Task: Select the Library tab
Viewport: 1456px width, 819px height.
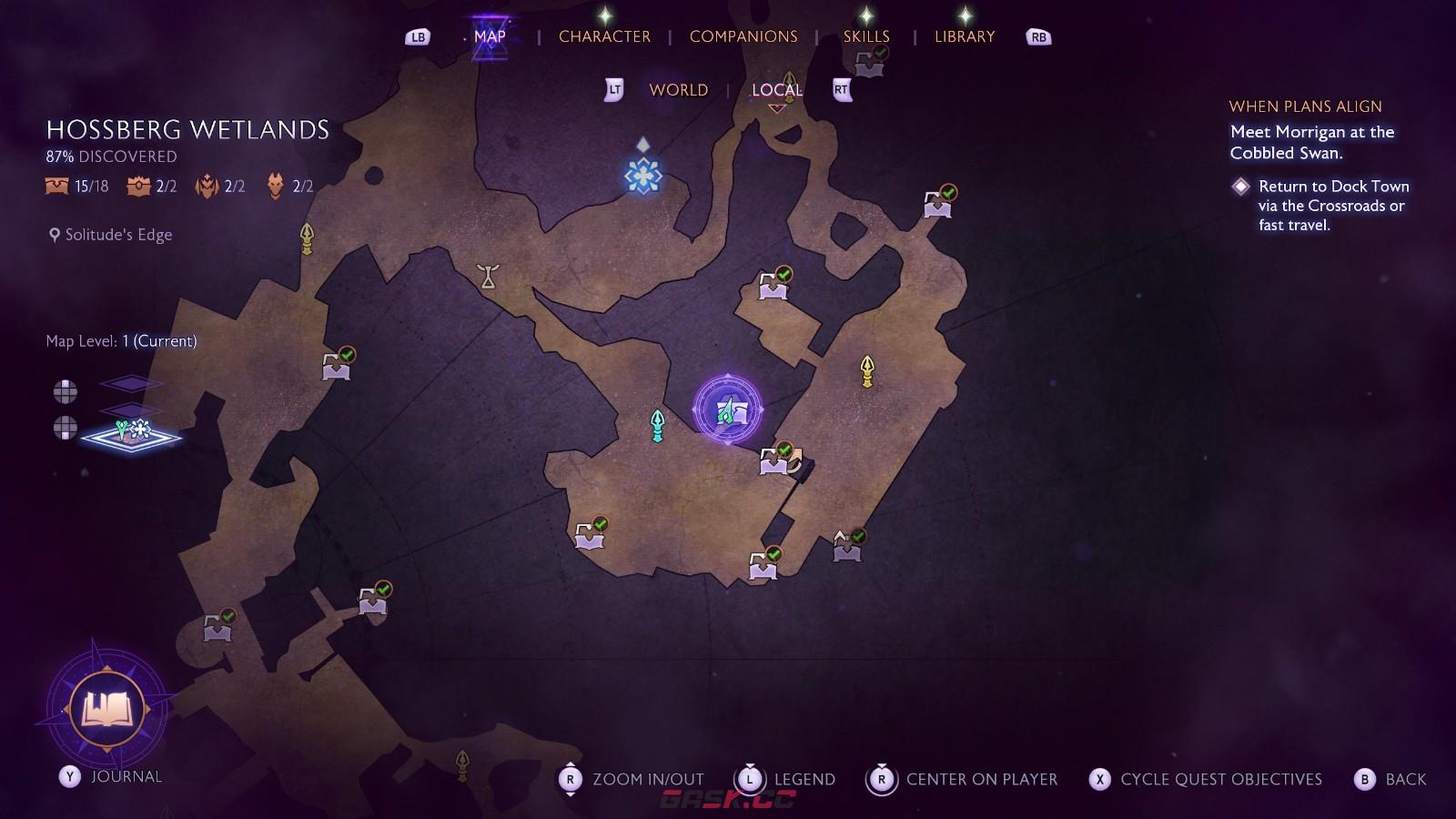Action: [x=964, y=36]
